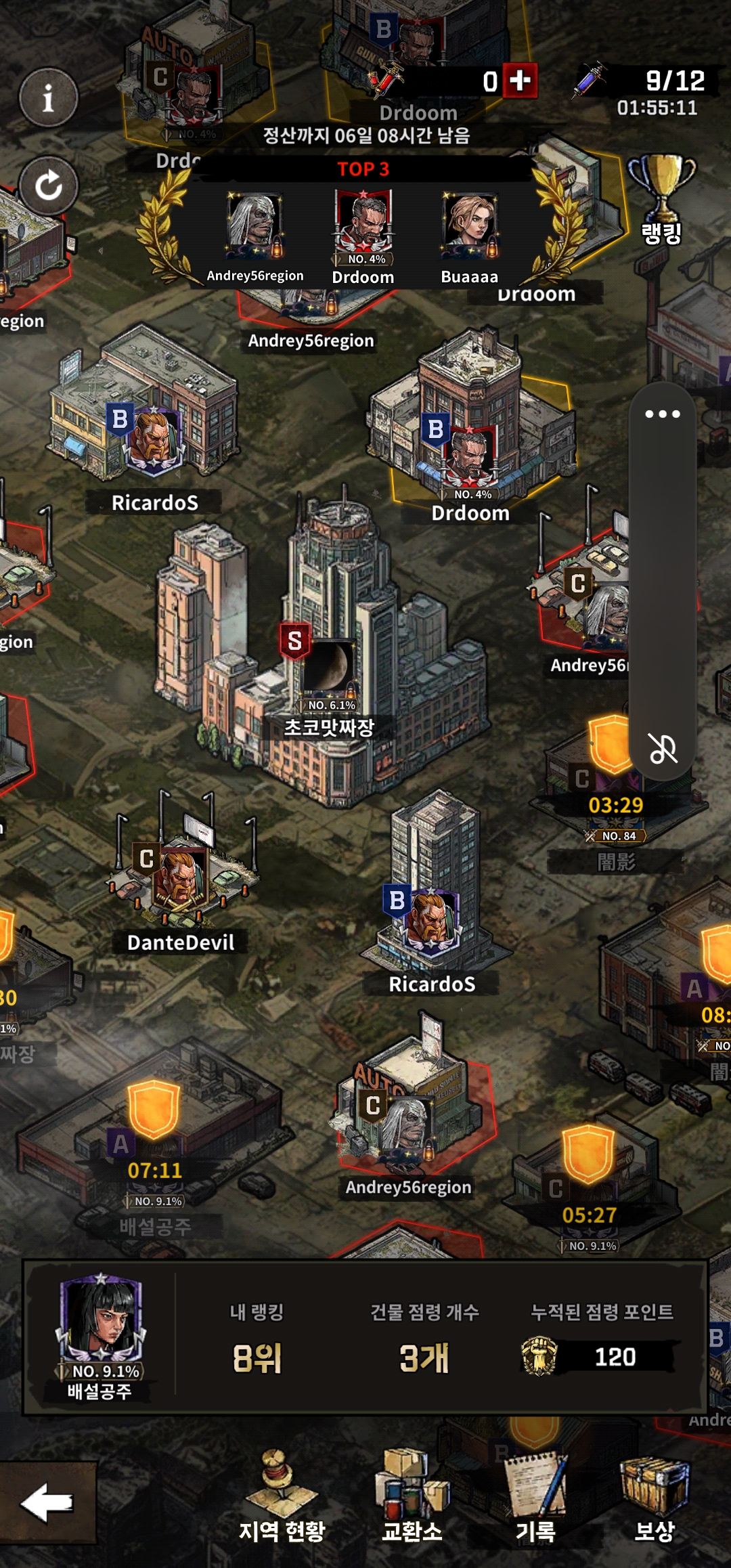731x1568 pixels.
Task: Open the 기록 records log
Action: pos(536,1496)
